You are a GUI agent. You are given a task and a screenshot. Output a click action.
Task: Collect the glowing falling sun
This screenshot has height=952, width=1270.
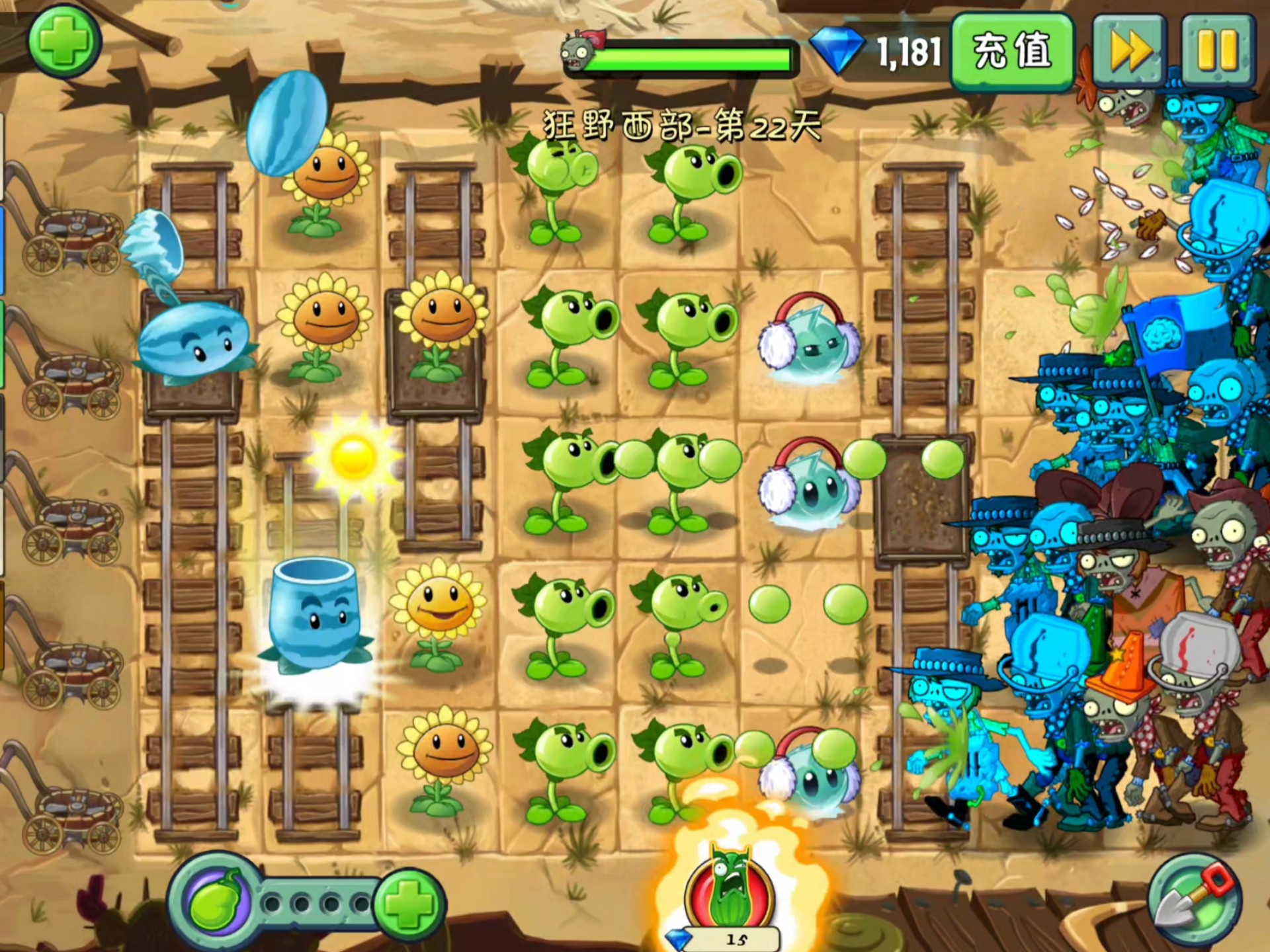[x=354, y=456]
